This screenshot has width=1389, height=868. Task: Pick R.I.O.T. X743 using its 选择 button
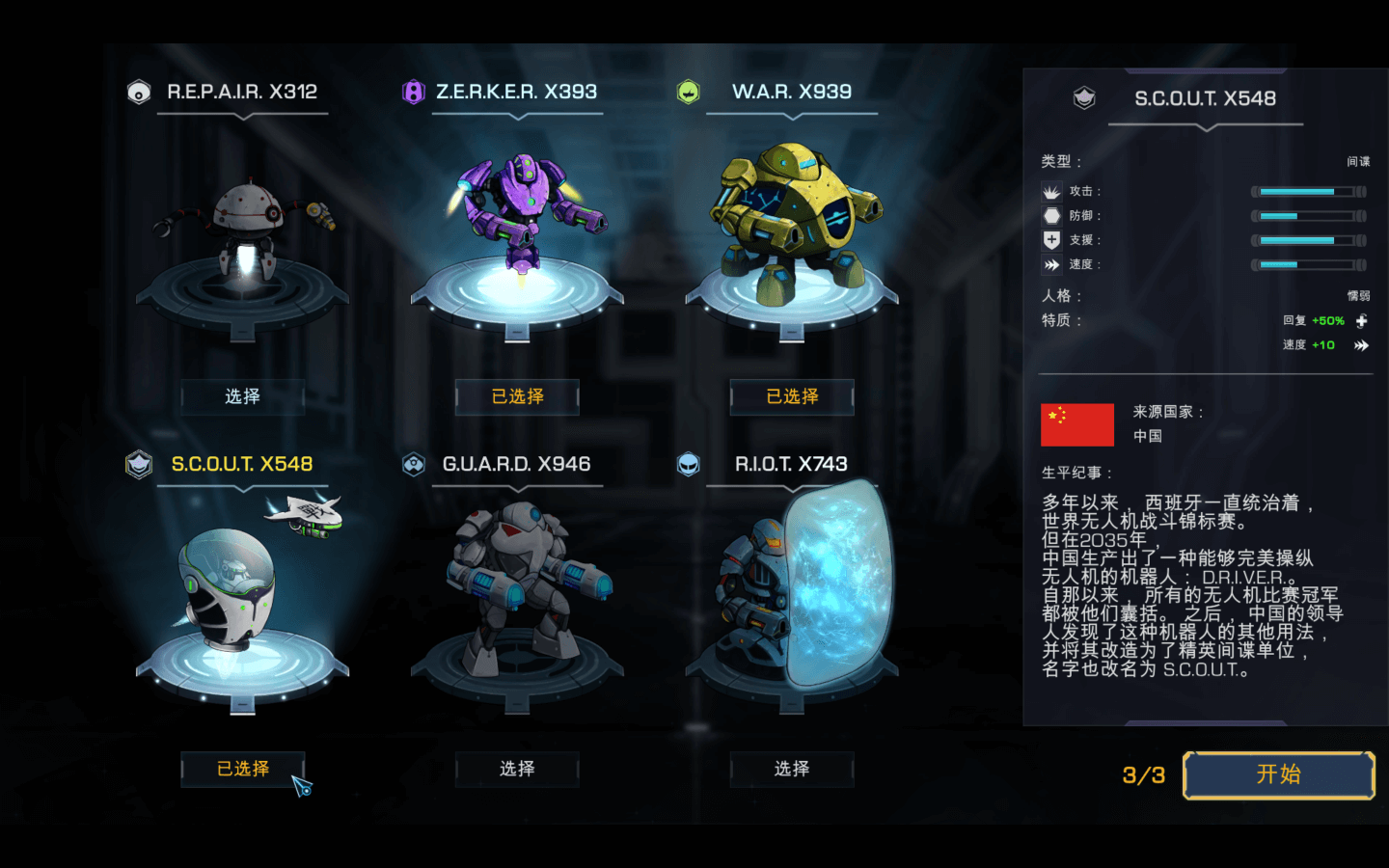point(792,769)
